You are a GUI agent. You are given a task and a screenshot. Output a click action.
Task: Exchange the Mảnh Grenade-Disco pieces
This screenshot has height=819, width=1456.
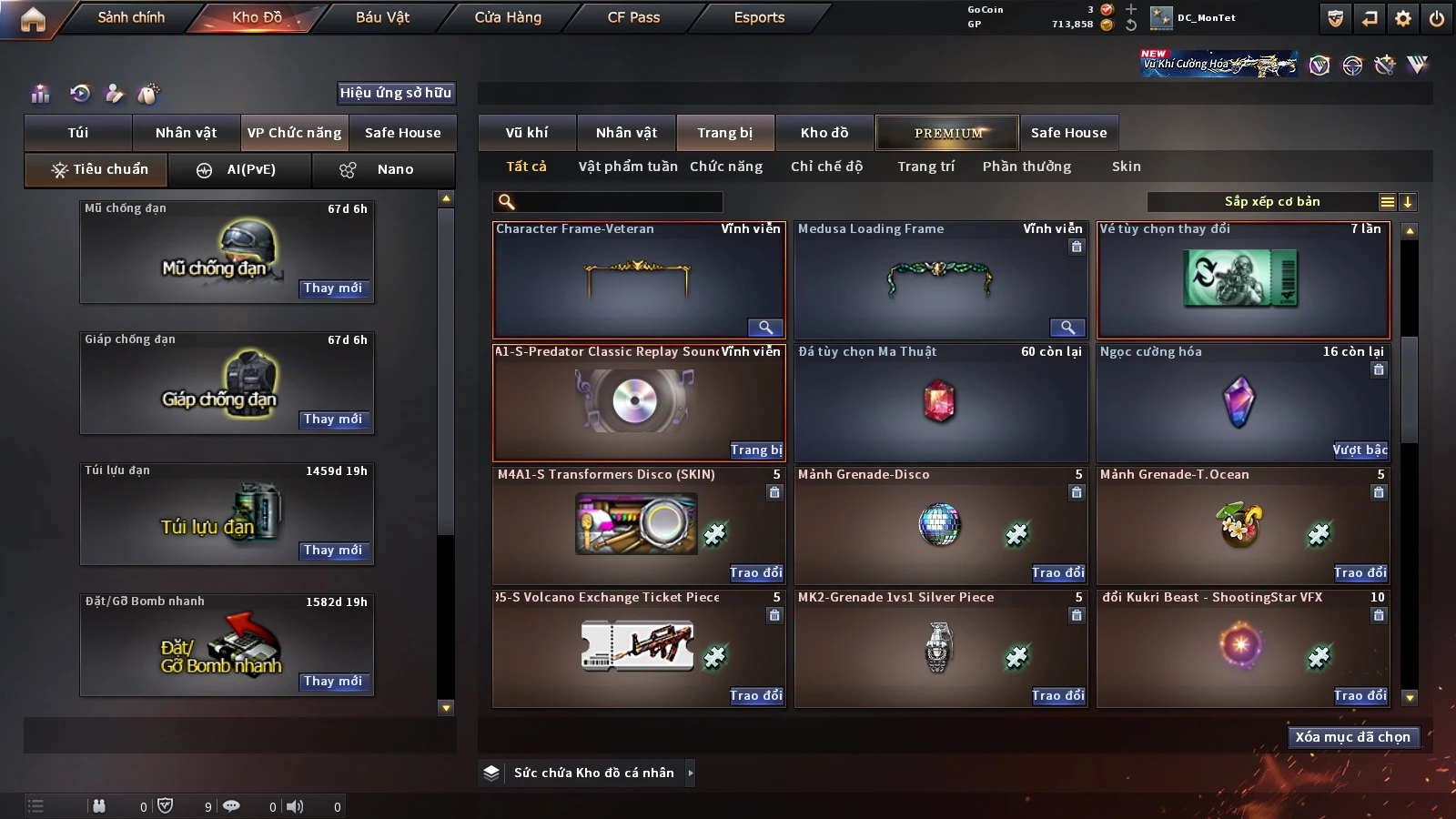(1058, 572)
